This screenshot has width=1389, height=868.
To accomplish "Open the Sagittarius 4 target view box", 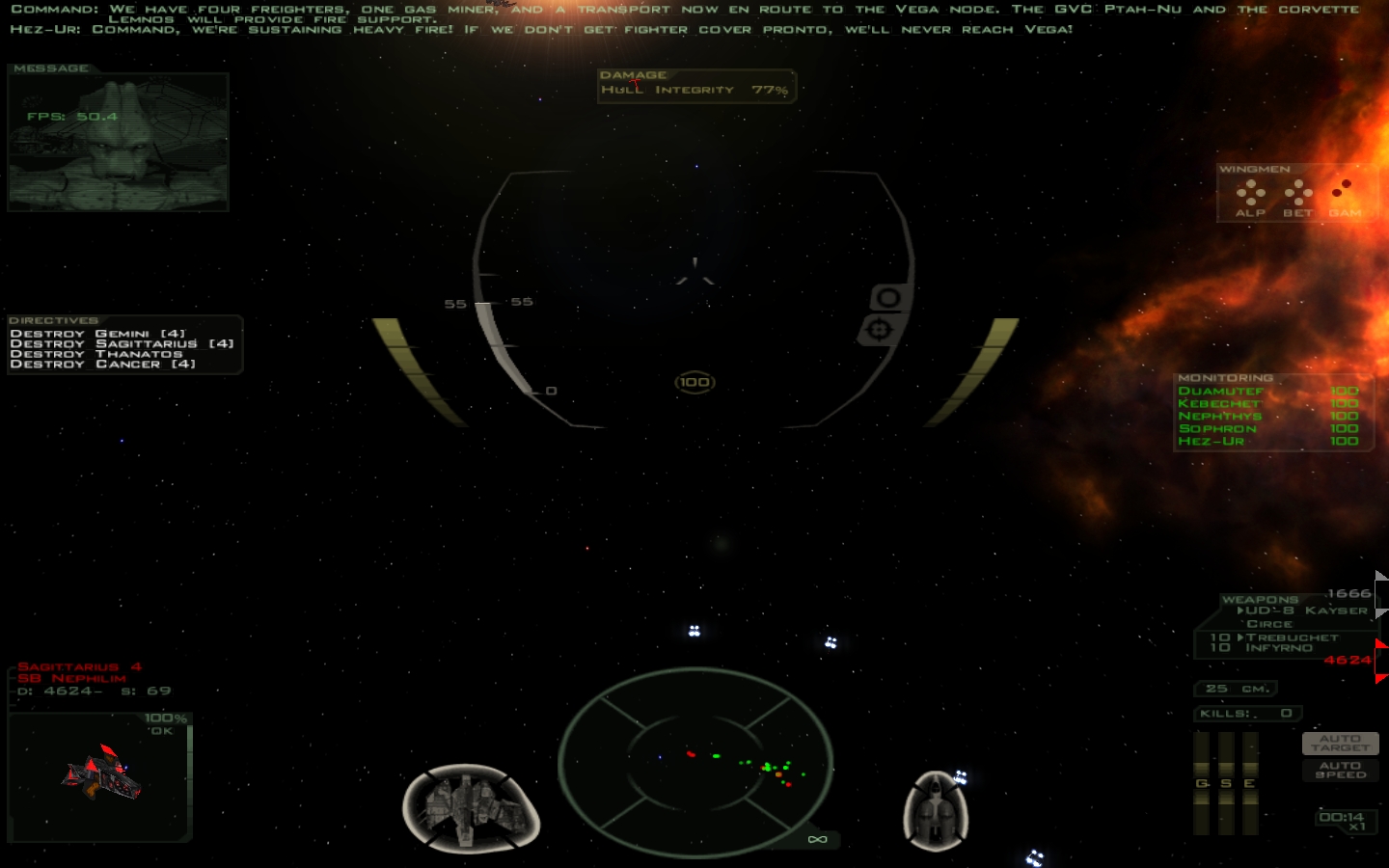I will [100, 777].
